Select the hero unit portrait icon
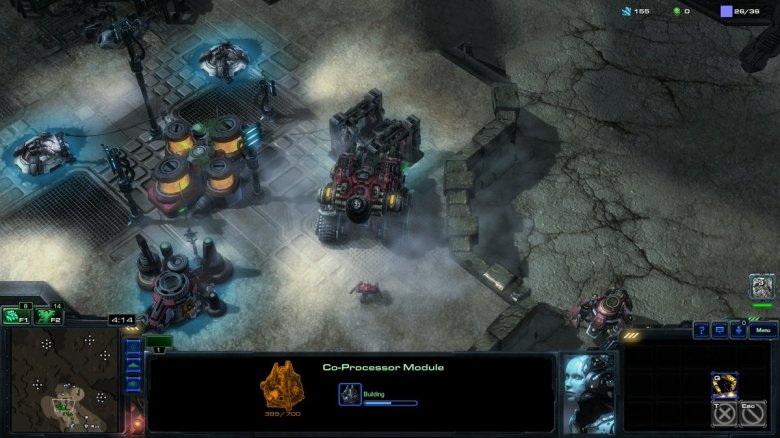 pos(762,287)
